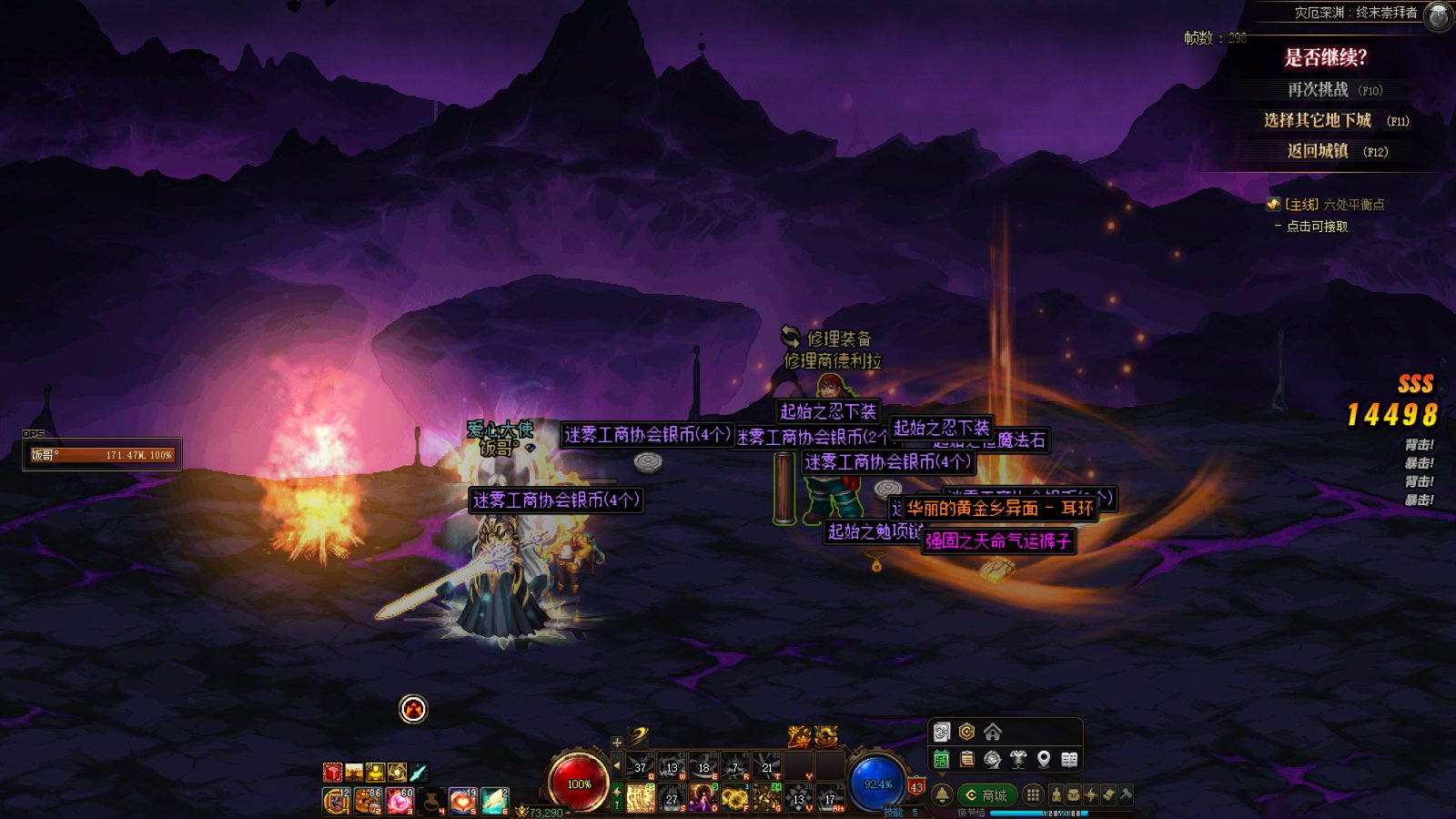Click the gold C coin icon
This screenshot has height=819, width=1456.
click(966, 732)
